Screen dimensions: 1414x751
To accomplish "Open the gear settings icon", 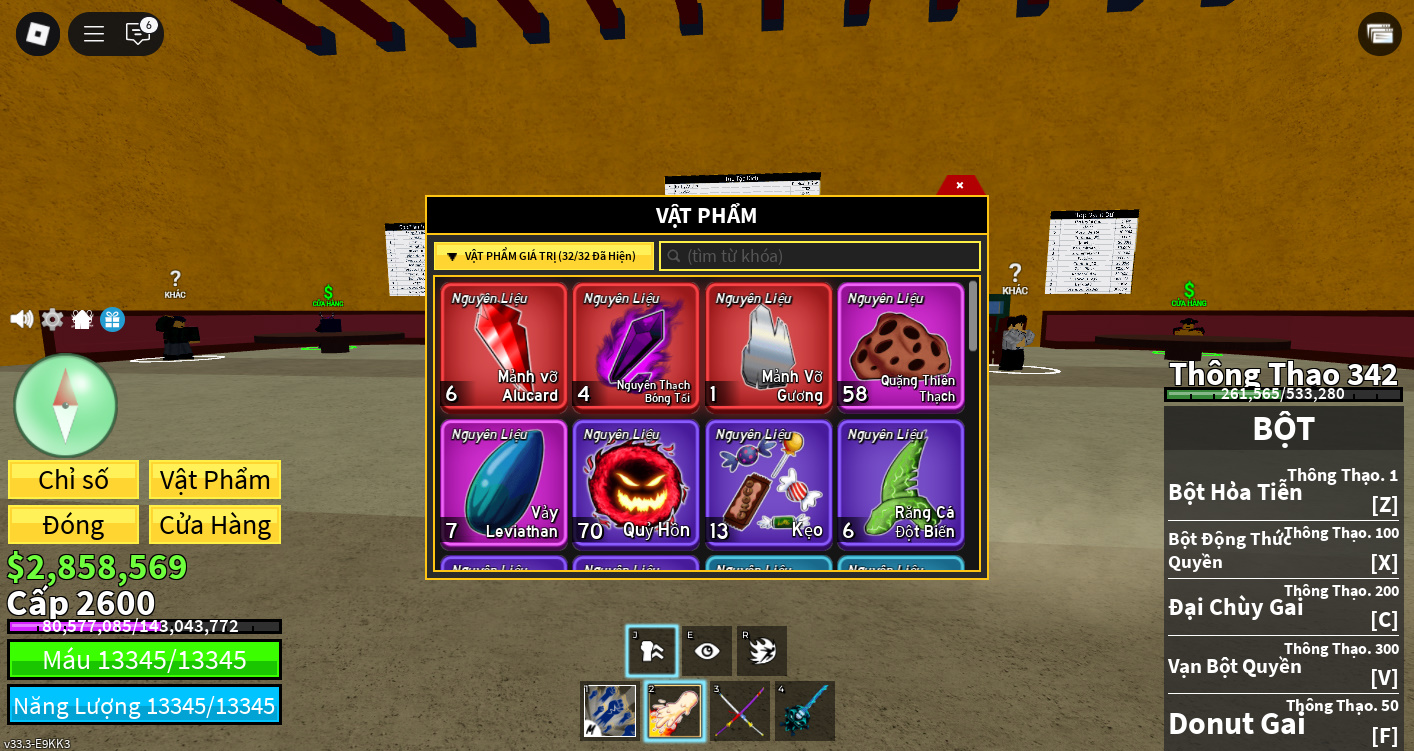I will click(x=52, y=319).
